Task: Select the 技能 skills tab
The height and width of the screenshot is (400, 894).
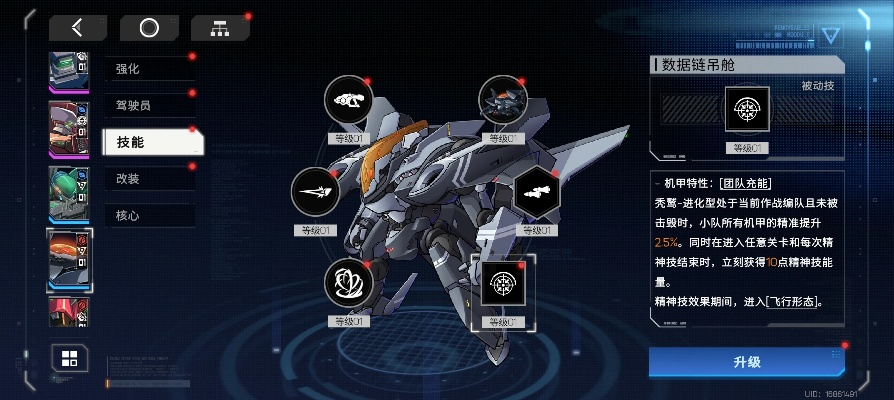Action: coord(152,142)
